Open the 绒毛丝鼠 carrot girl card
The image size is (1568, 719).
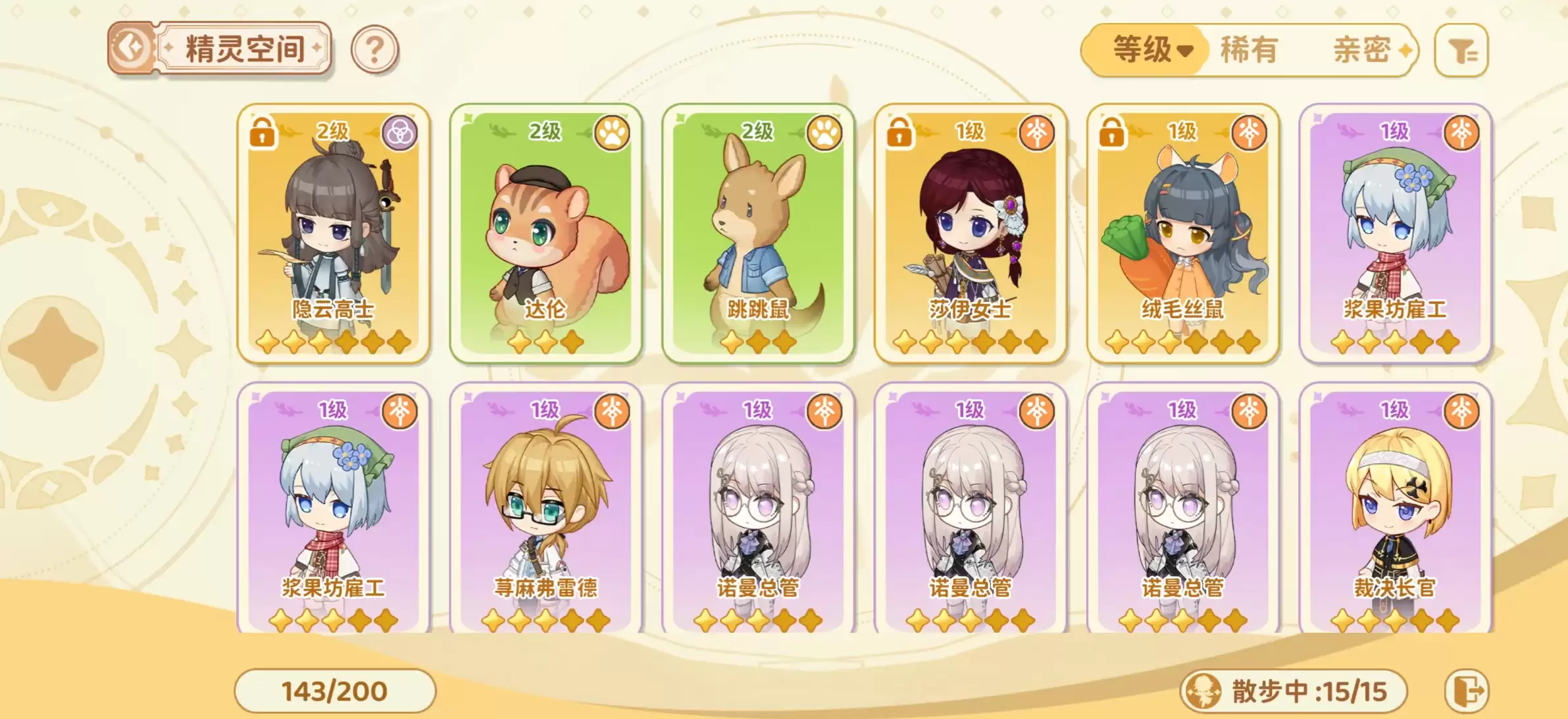1182,234
